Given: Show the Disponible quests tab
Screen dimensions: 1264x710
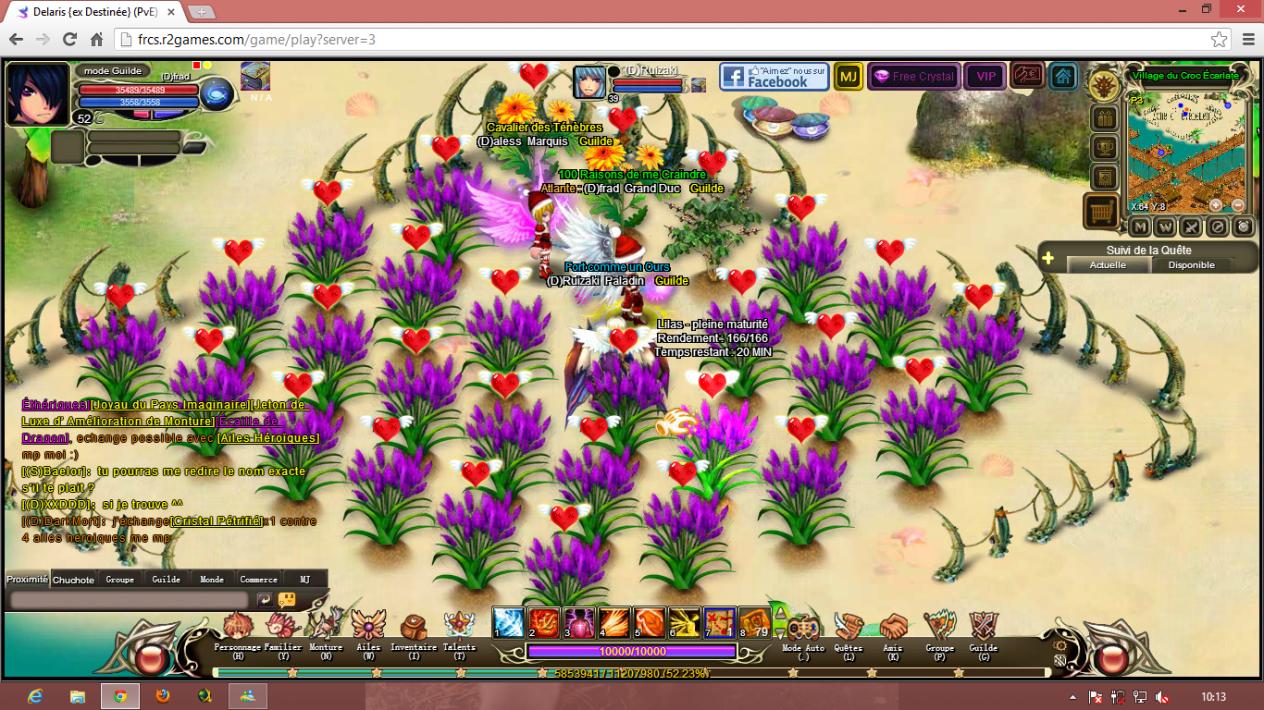Looking at the screenshot, I should (x=1191, y=265).
